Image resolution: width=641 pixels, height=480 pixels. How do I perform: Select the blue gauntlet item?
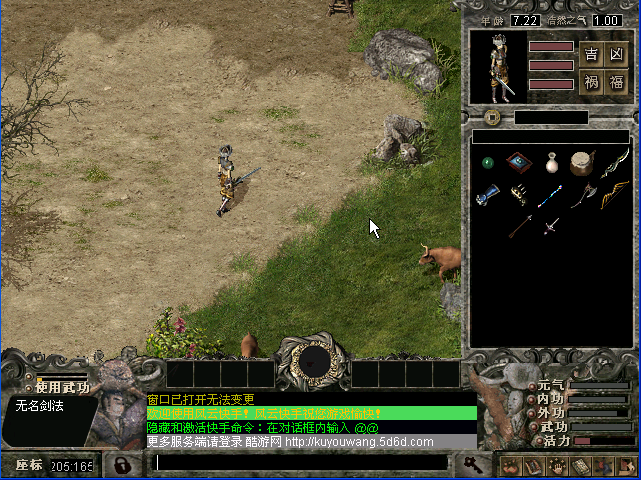pyautogui.click(x=488, y=195)
